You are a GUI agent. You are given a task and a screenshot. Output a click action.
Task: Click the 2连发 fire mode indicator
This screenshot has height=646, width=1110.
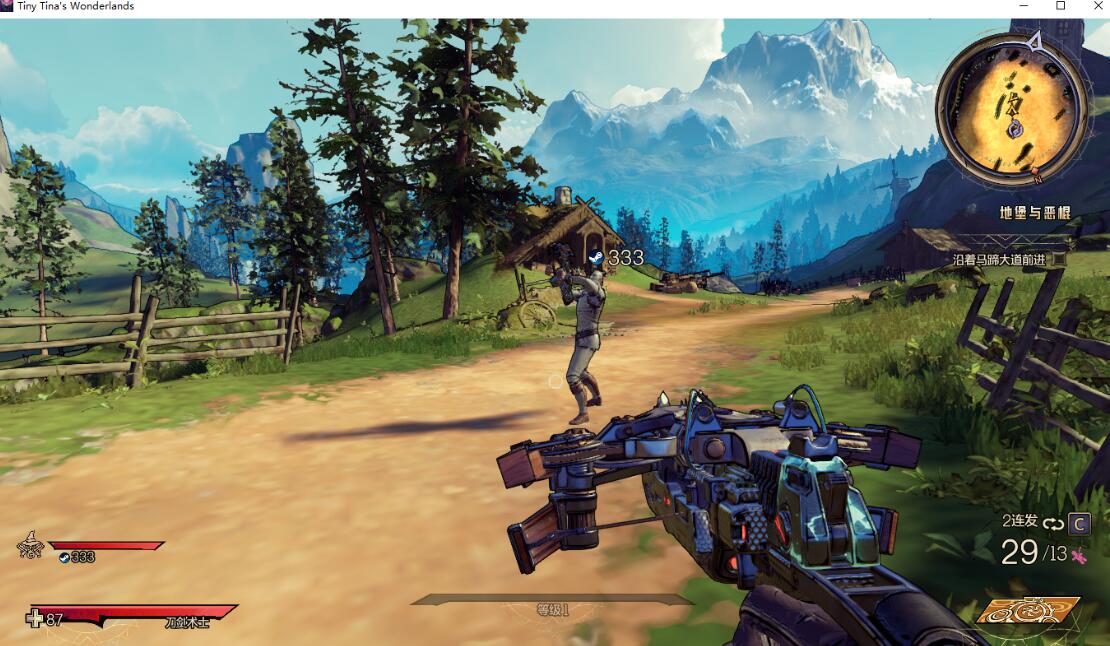(1020, 521)
